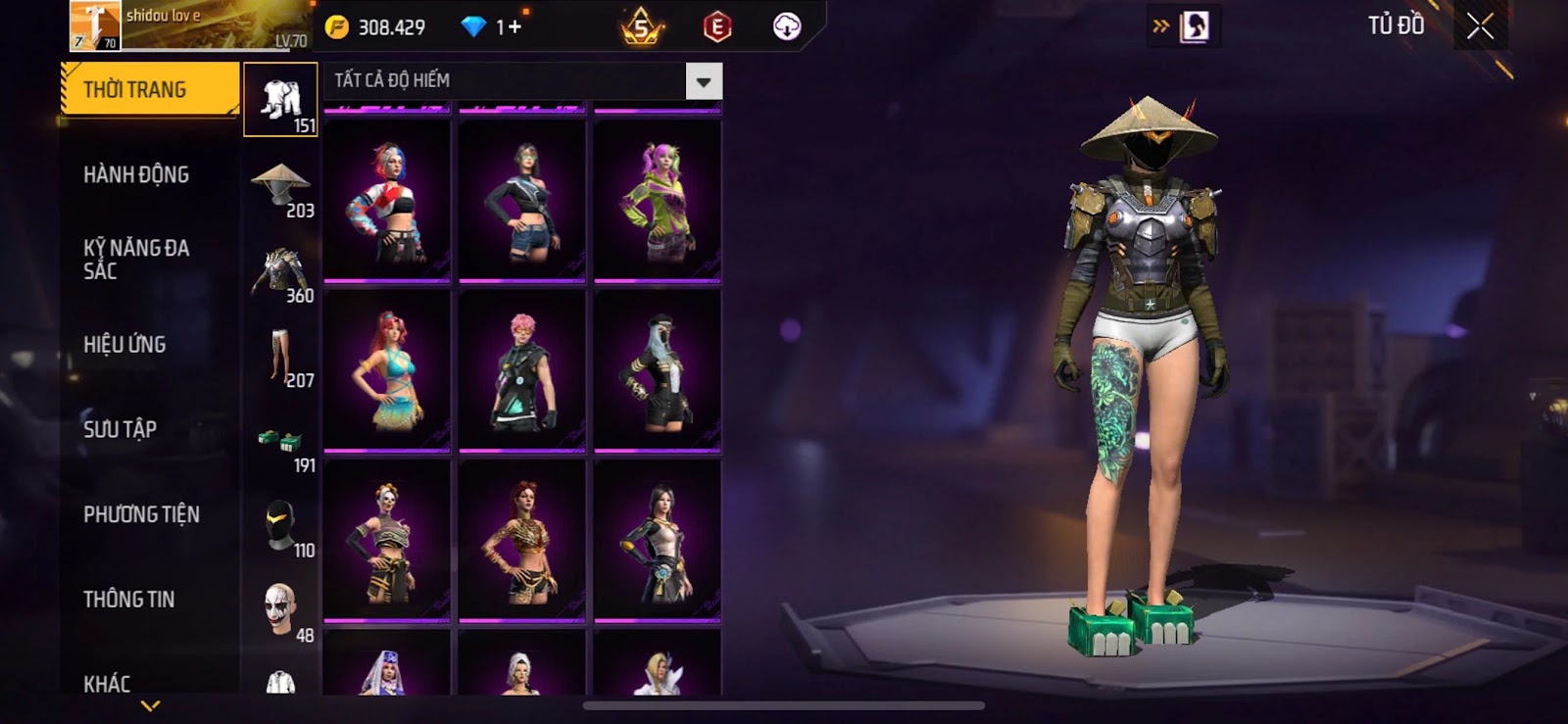Select the Thời Trang tab

(x=149, y=90)
